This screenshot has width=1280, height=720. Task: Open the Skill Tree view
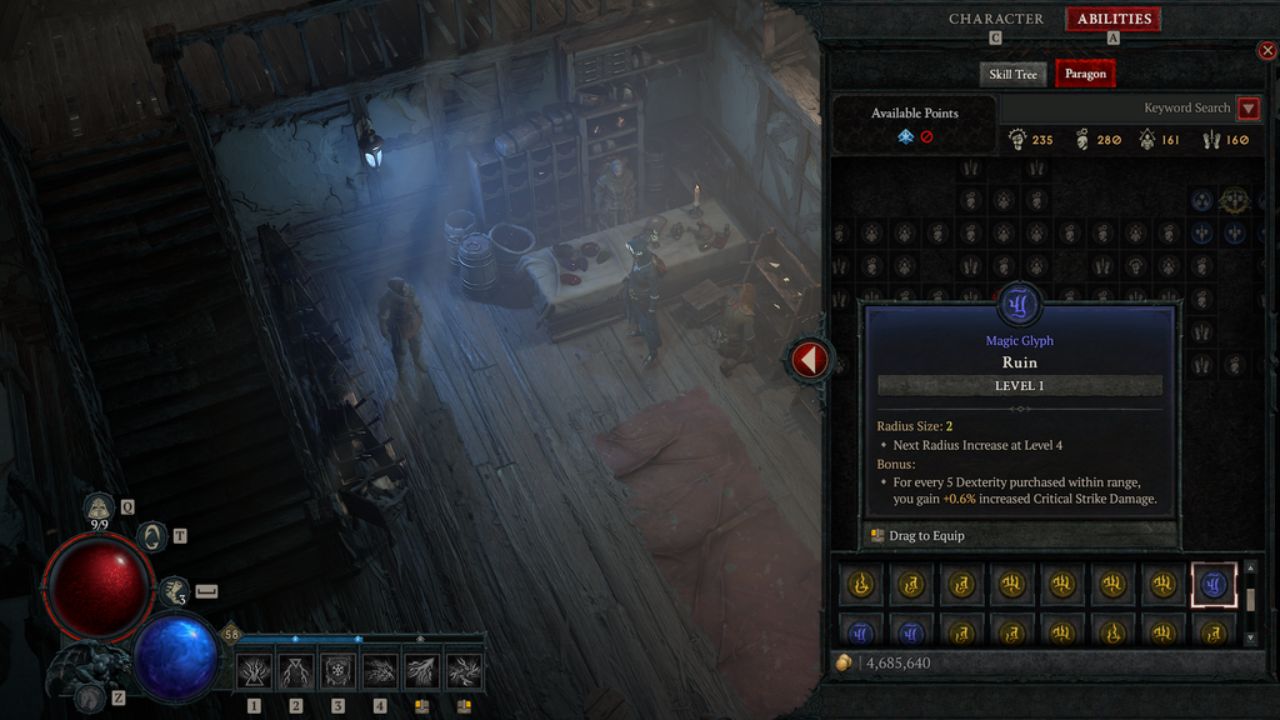(1013, 74)
